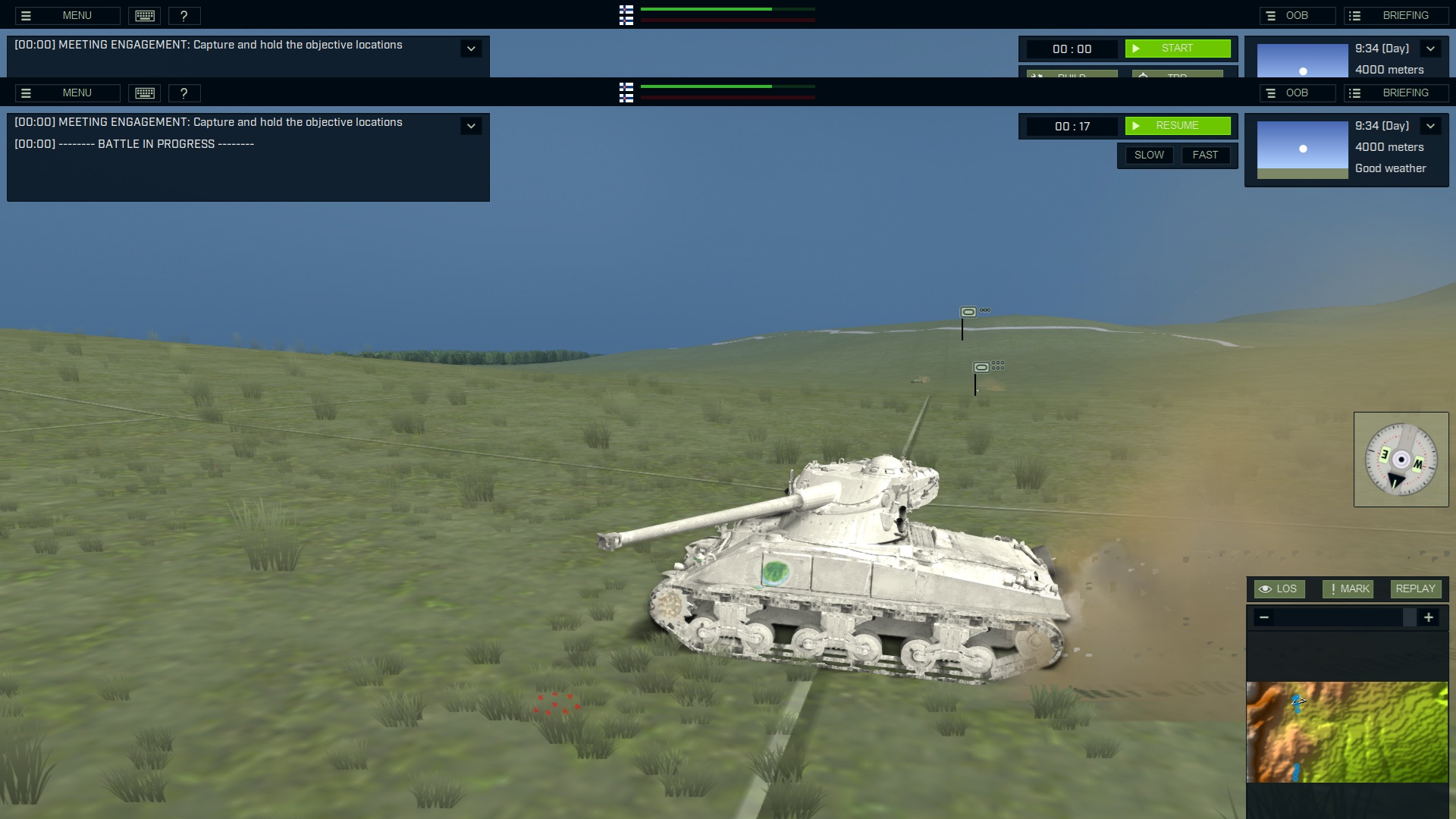Click the compass in the map view

[1401, 459]
